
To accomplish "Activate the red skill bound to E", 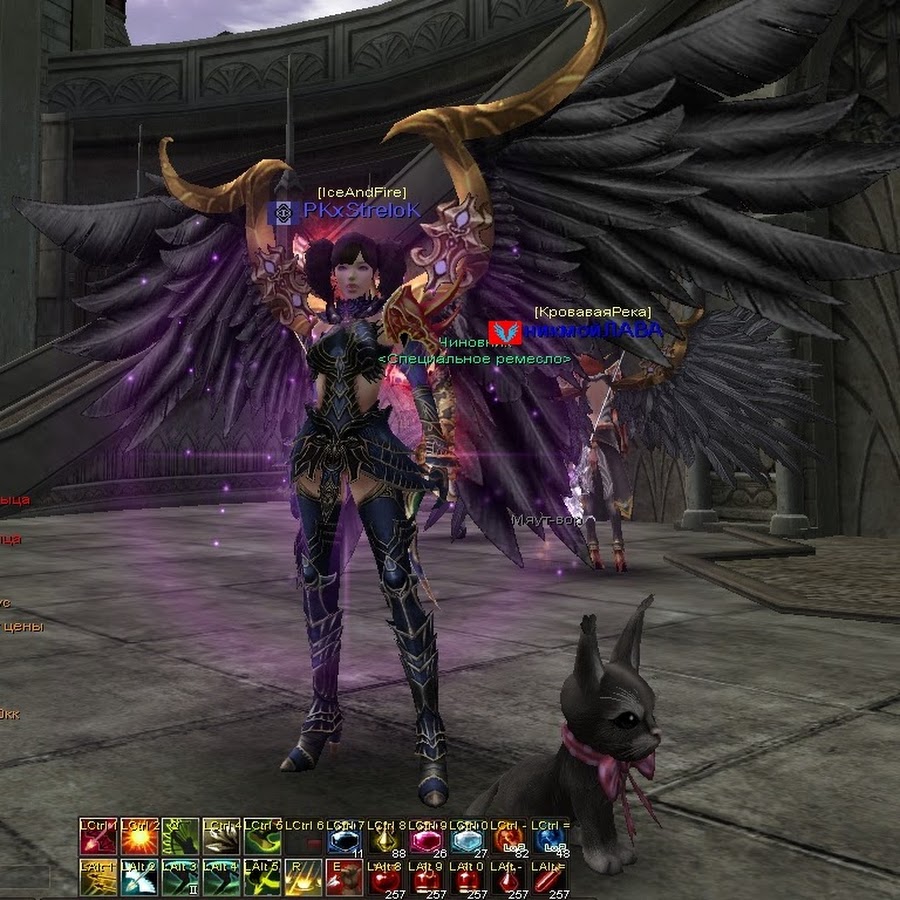I will (345, 878).
